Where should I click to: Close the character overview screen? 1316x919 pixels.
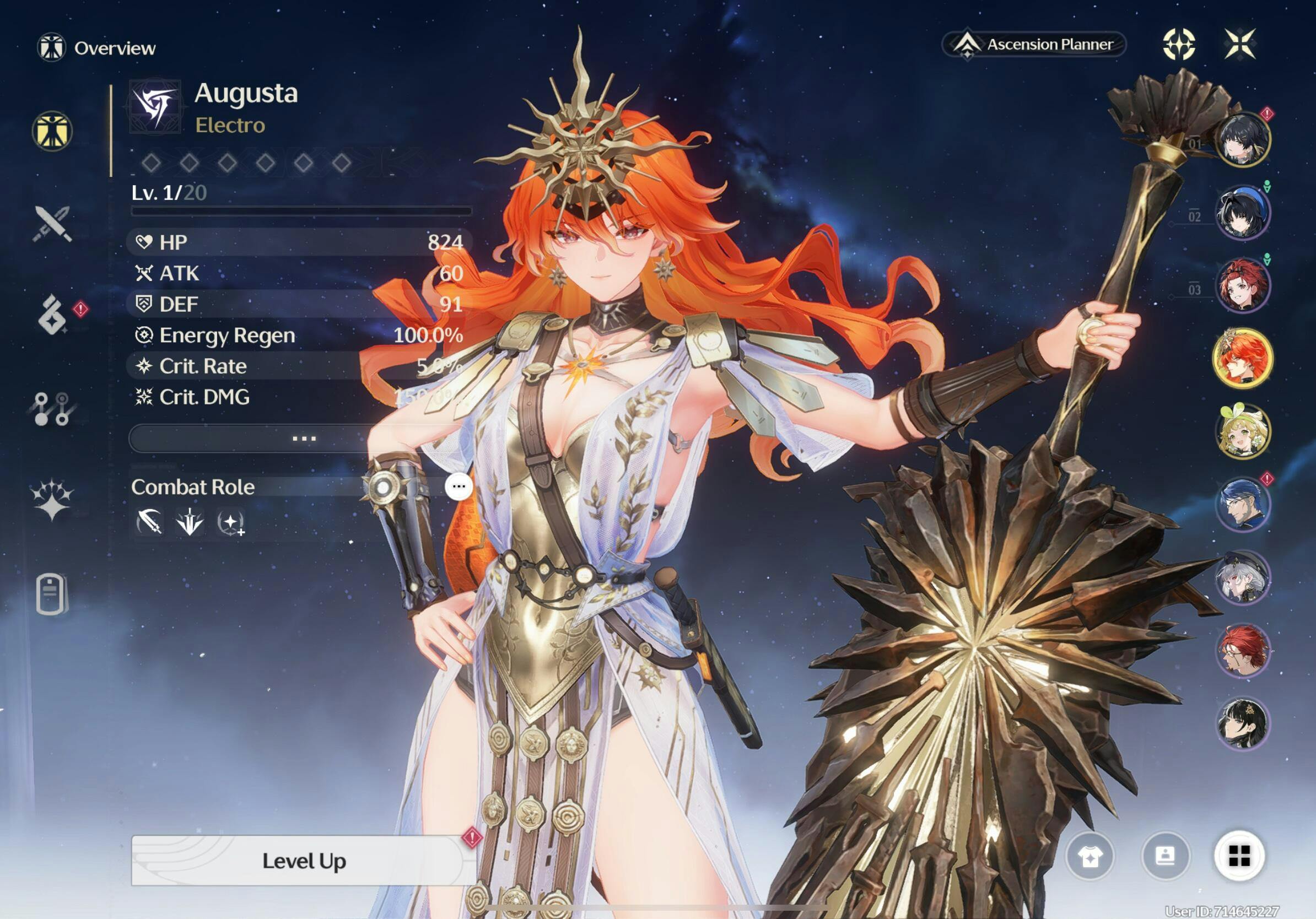pos(1241,44)
